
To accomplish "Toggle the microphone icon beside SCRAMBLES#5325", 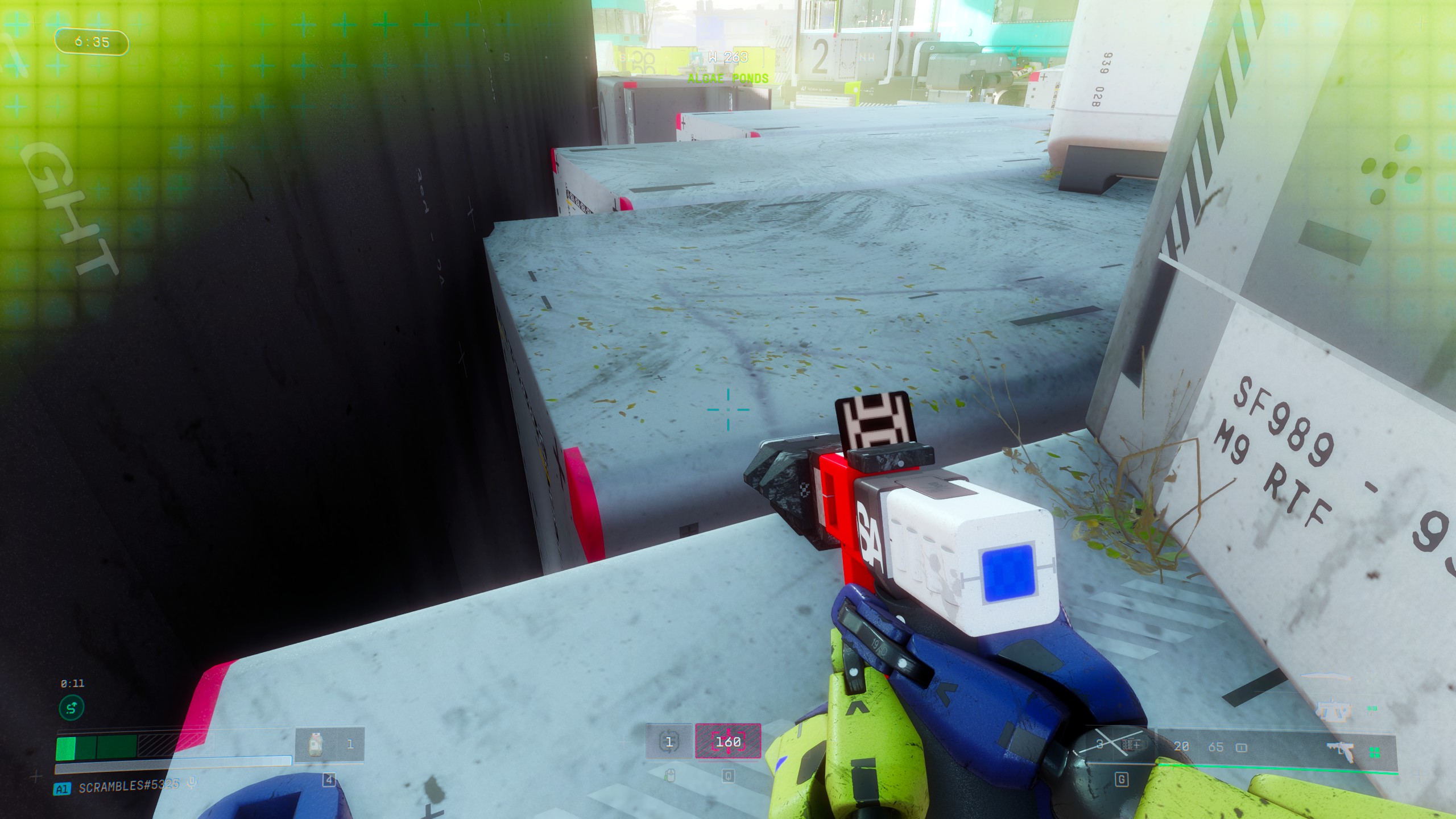I will pos(192,784).
